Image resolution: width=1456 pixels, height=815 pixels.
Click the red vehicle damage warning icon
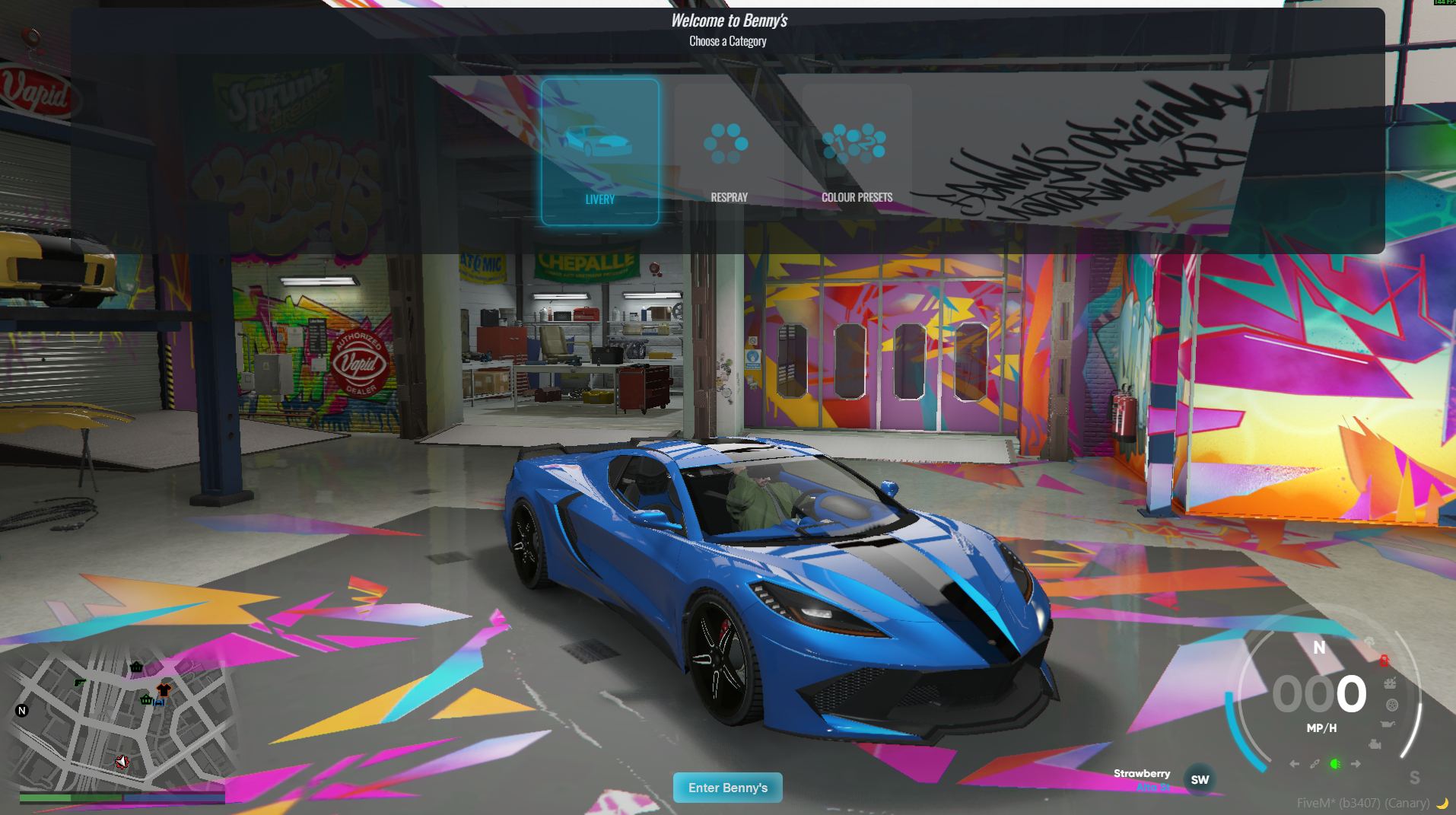tap(1384, 661)
